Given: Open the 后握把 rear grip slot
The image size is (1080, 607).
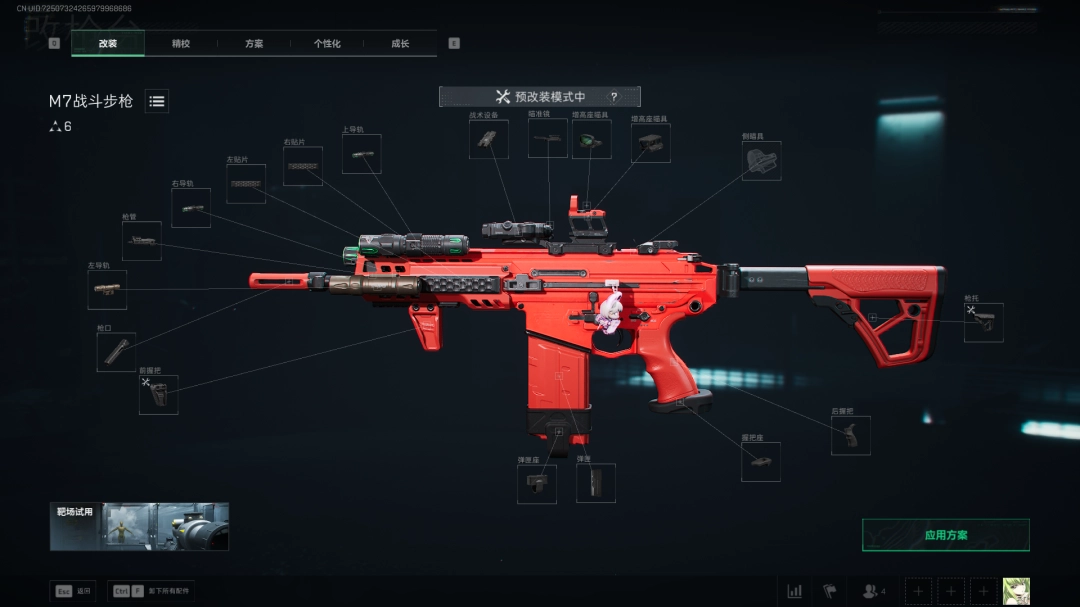Looking at the screenshot, I should point(850,436).
